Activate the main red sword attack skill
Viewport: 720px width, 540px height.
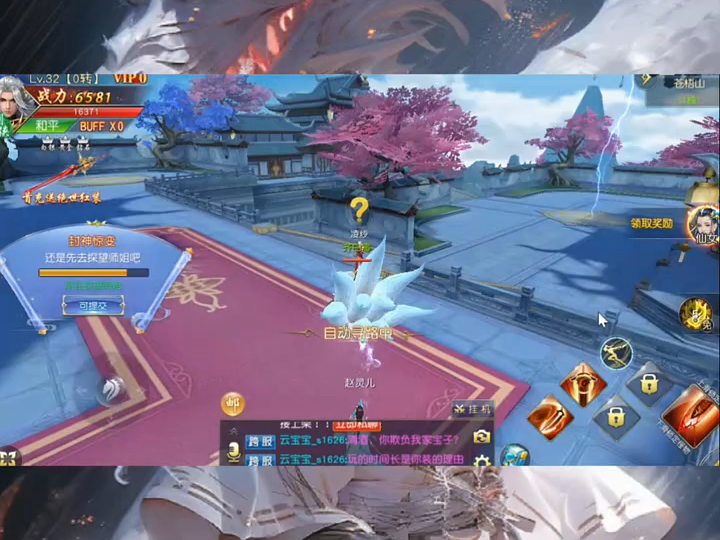(691, 413)
